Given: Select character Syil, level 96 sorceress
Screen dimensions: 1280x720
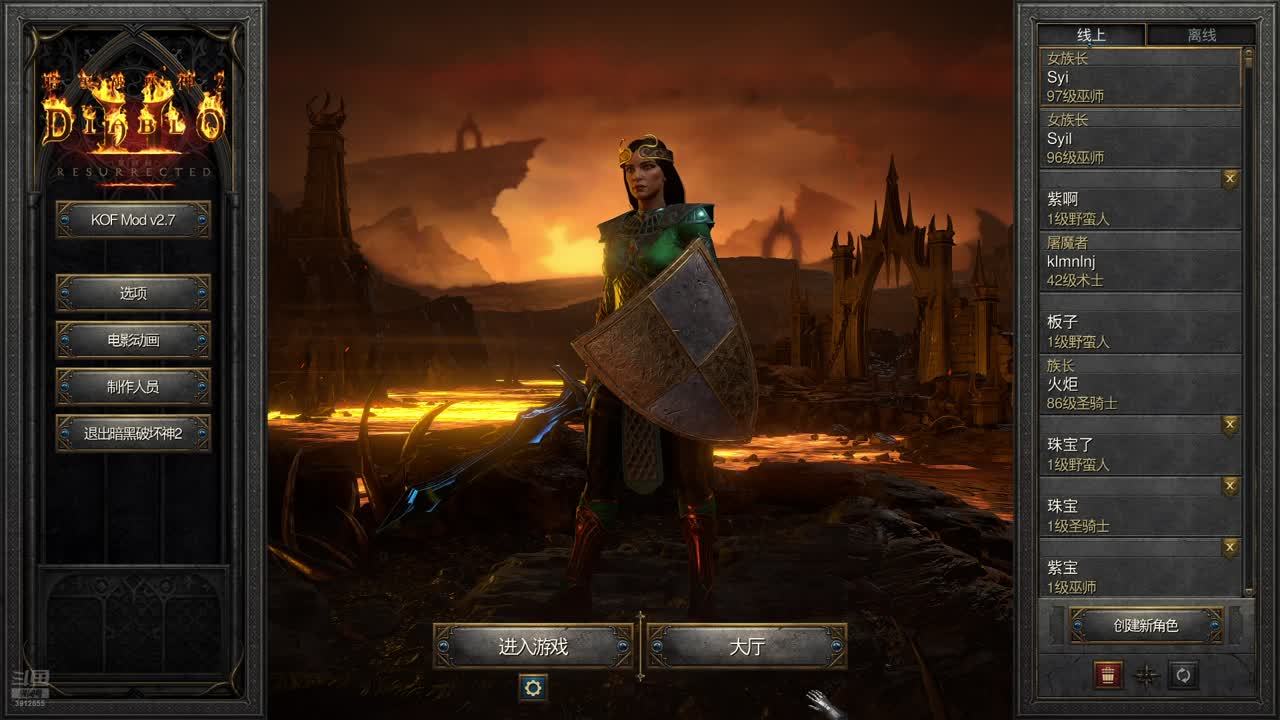Looking at the screenshot, I should pyautogui.click(x=1139, y=138).
